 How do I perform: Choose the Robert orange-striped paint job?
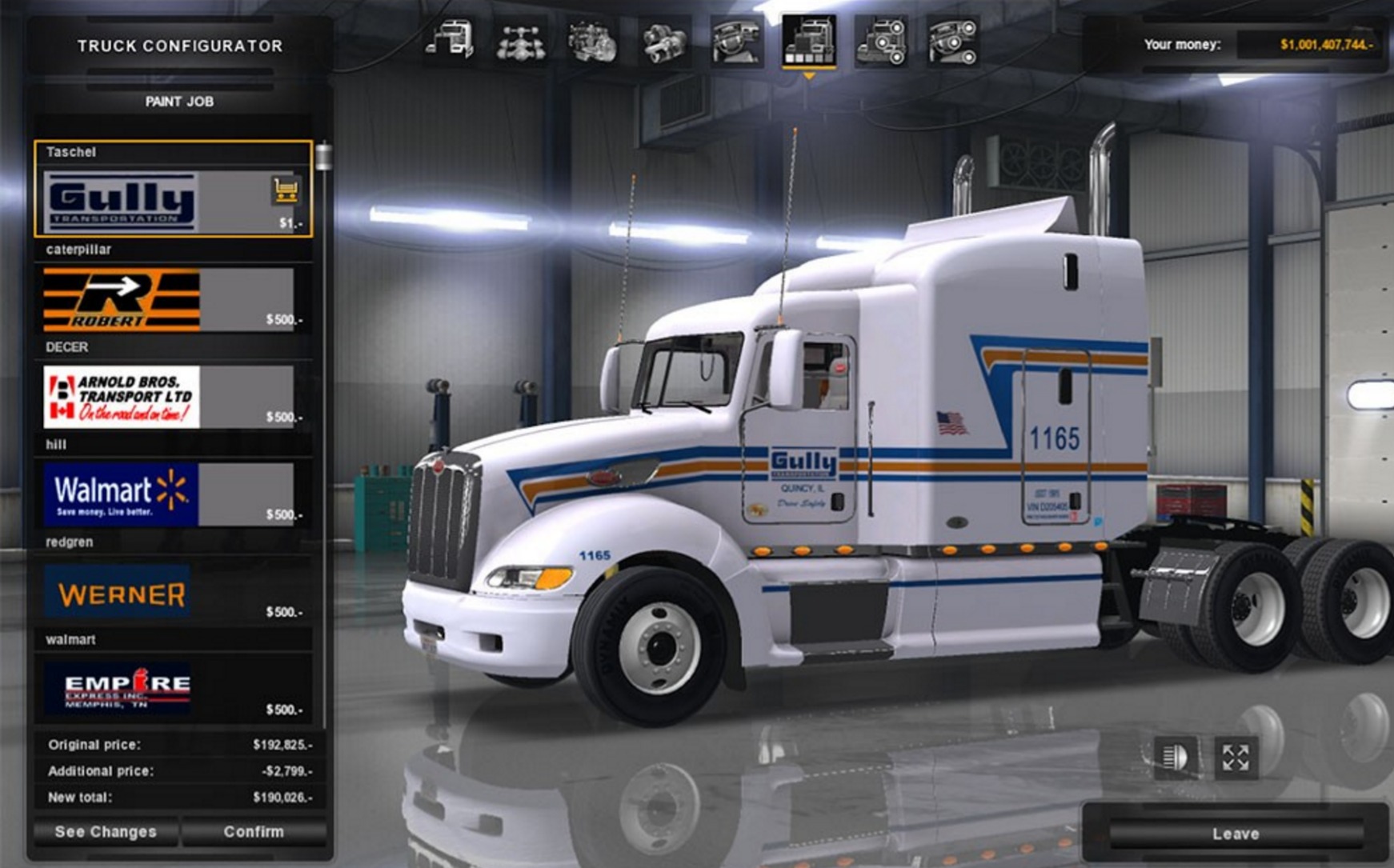pos(122,300)
